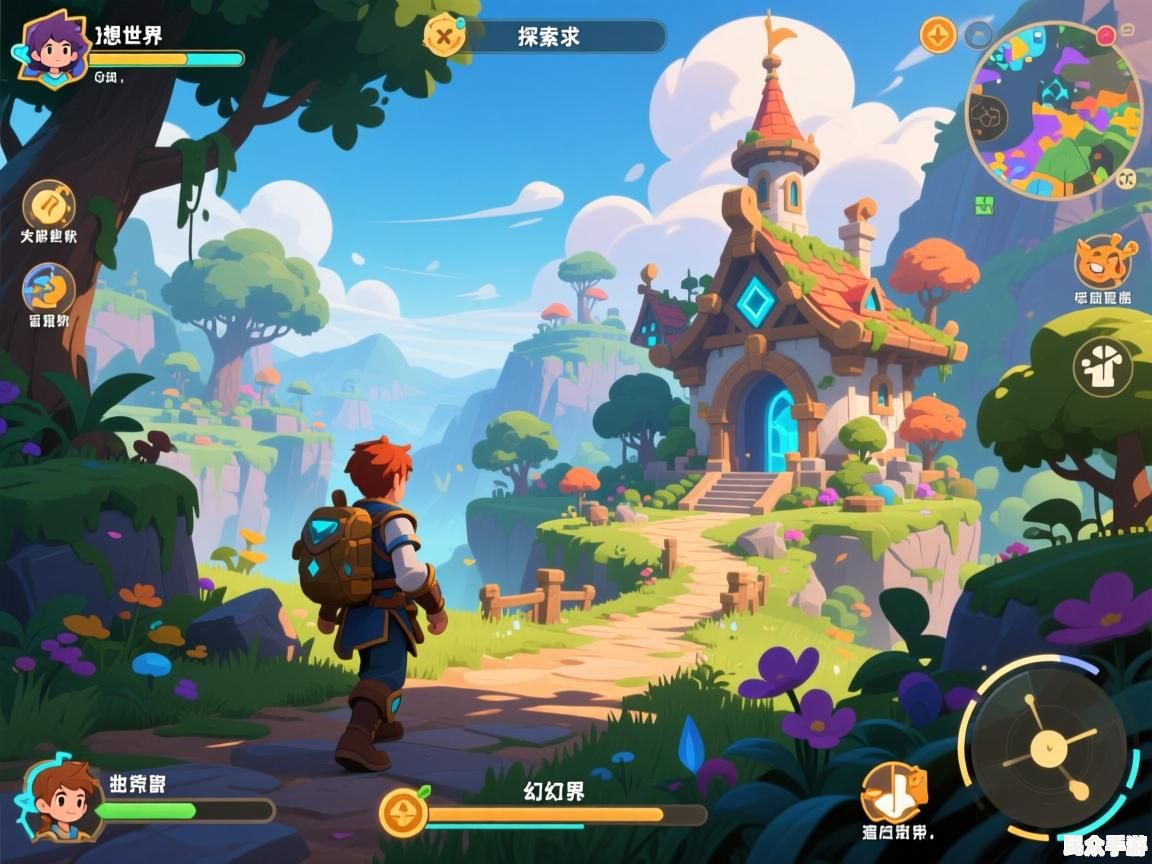
Task: Tap the orange compass star icon
Action: tap(938, 36)
